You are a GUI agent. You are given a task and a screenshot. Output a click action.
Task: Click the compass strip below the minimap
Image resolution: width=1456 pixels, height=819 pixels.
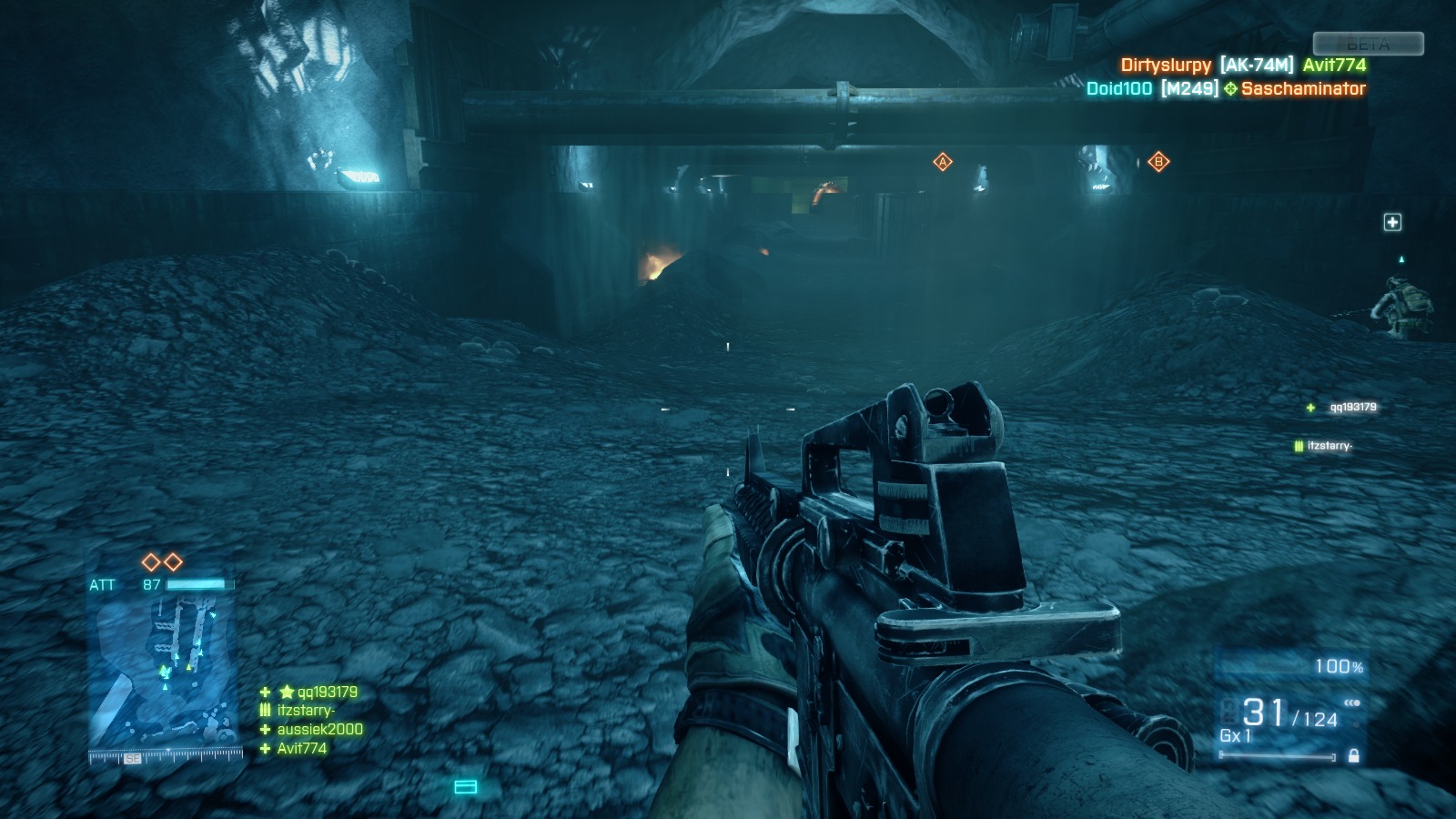point(166,756)
